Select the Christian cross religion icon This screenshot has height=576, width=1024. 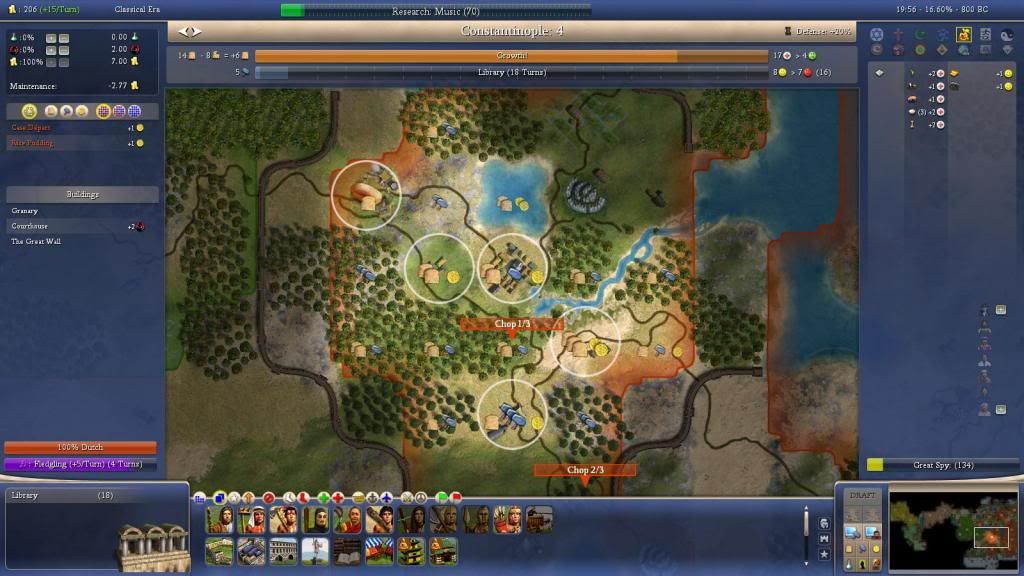[899, 34]
